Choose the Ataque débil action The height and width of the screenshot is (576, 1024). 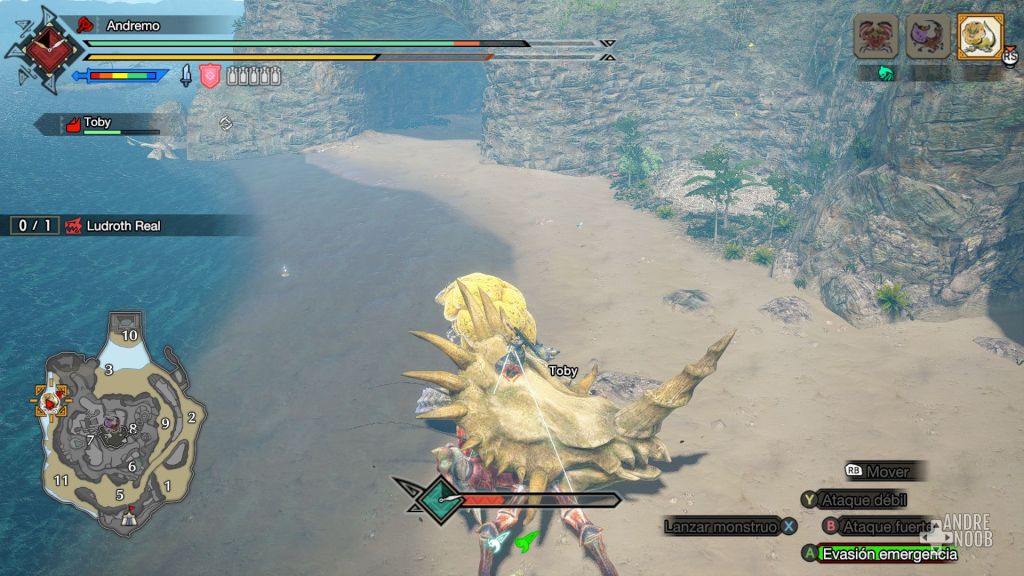coord(855,499)
